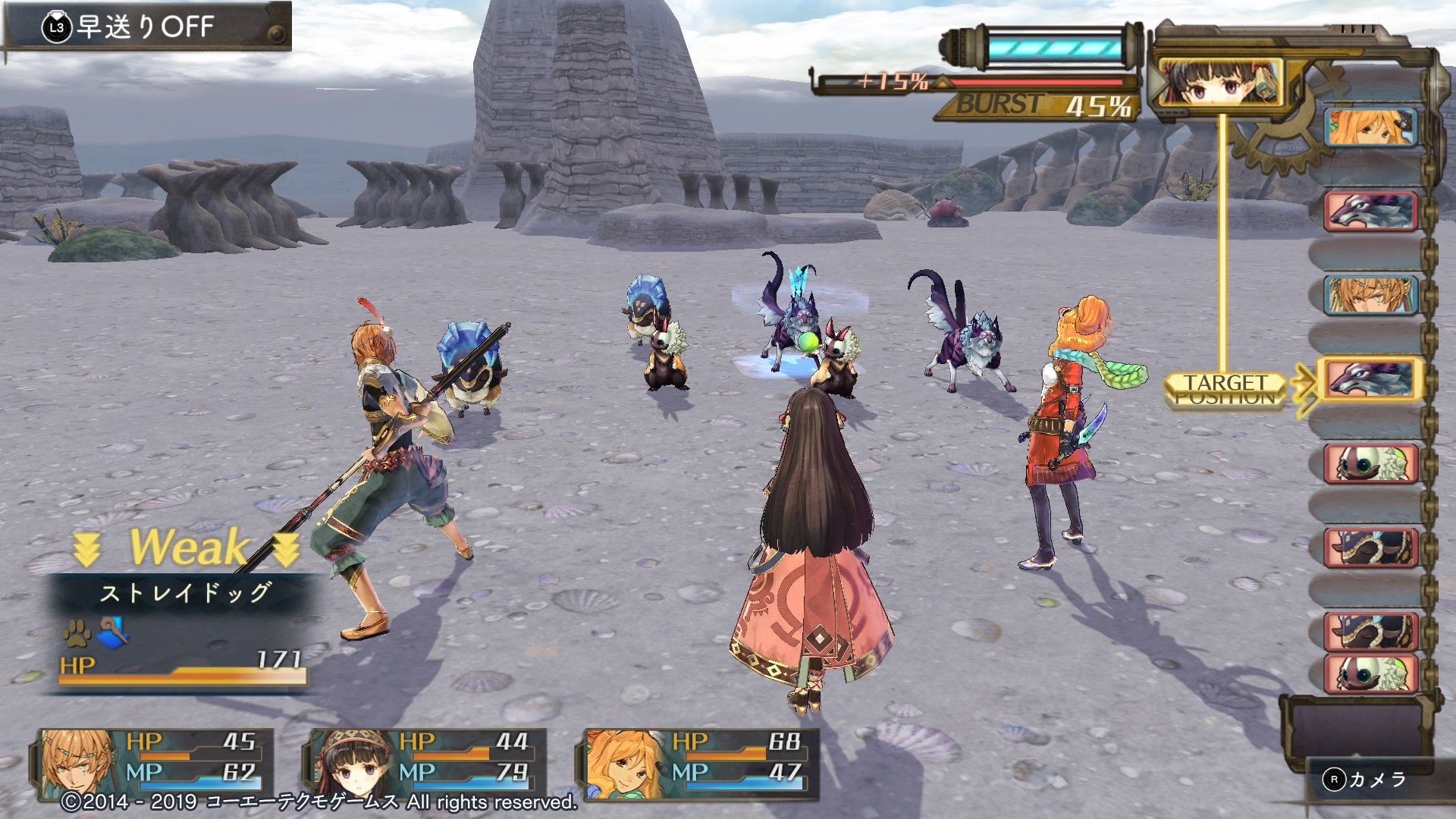Choose the blonde man's turn order portrait
The height and width of the screenshot is (819, 1456).
(1370, 295)
